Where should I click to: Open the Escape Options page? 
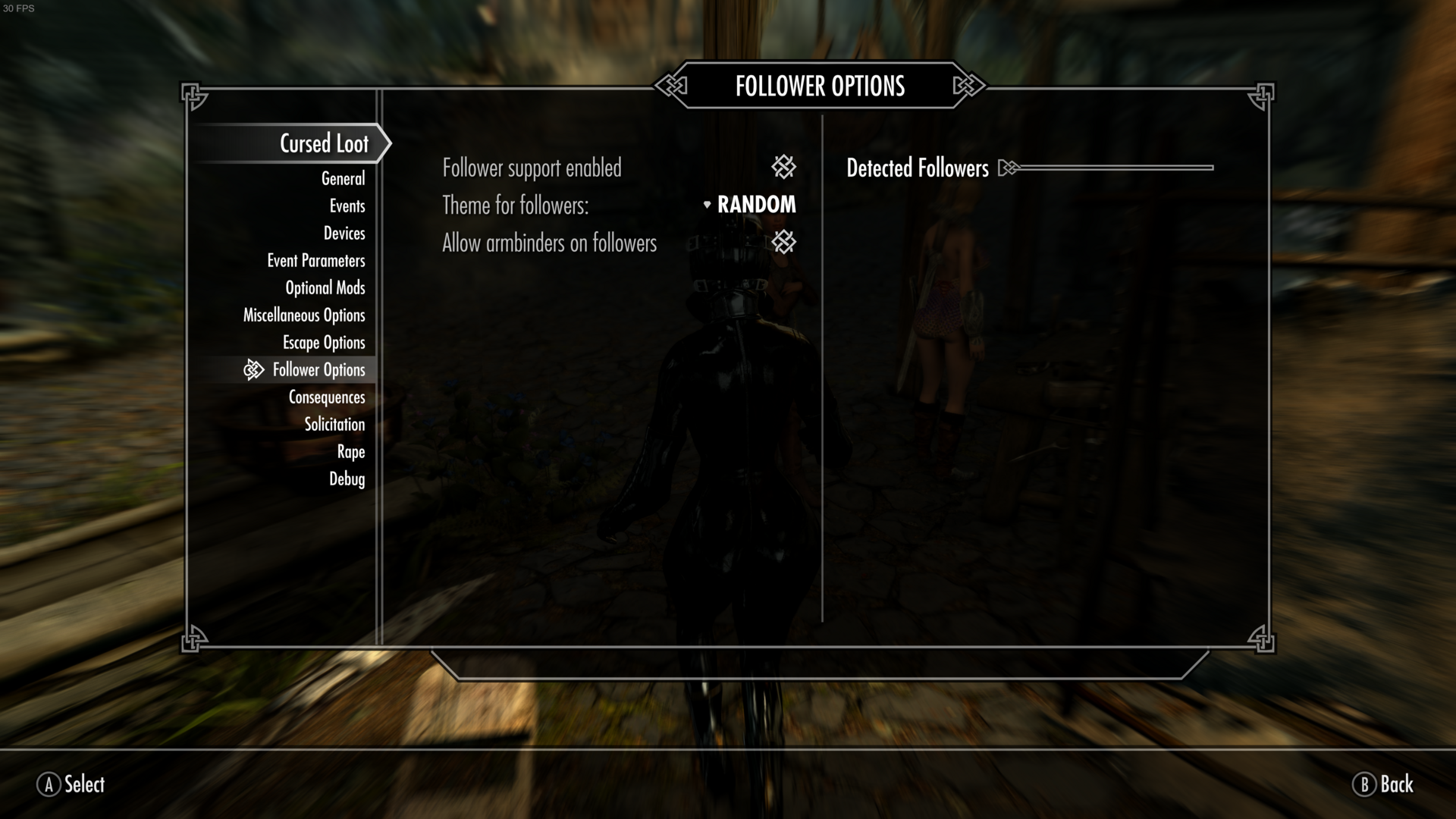point(324,342)
